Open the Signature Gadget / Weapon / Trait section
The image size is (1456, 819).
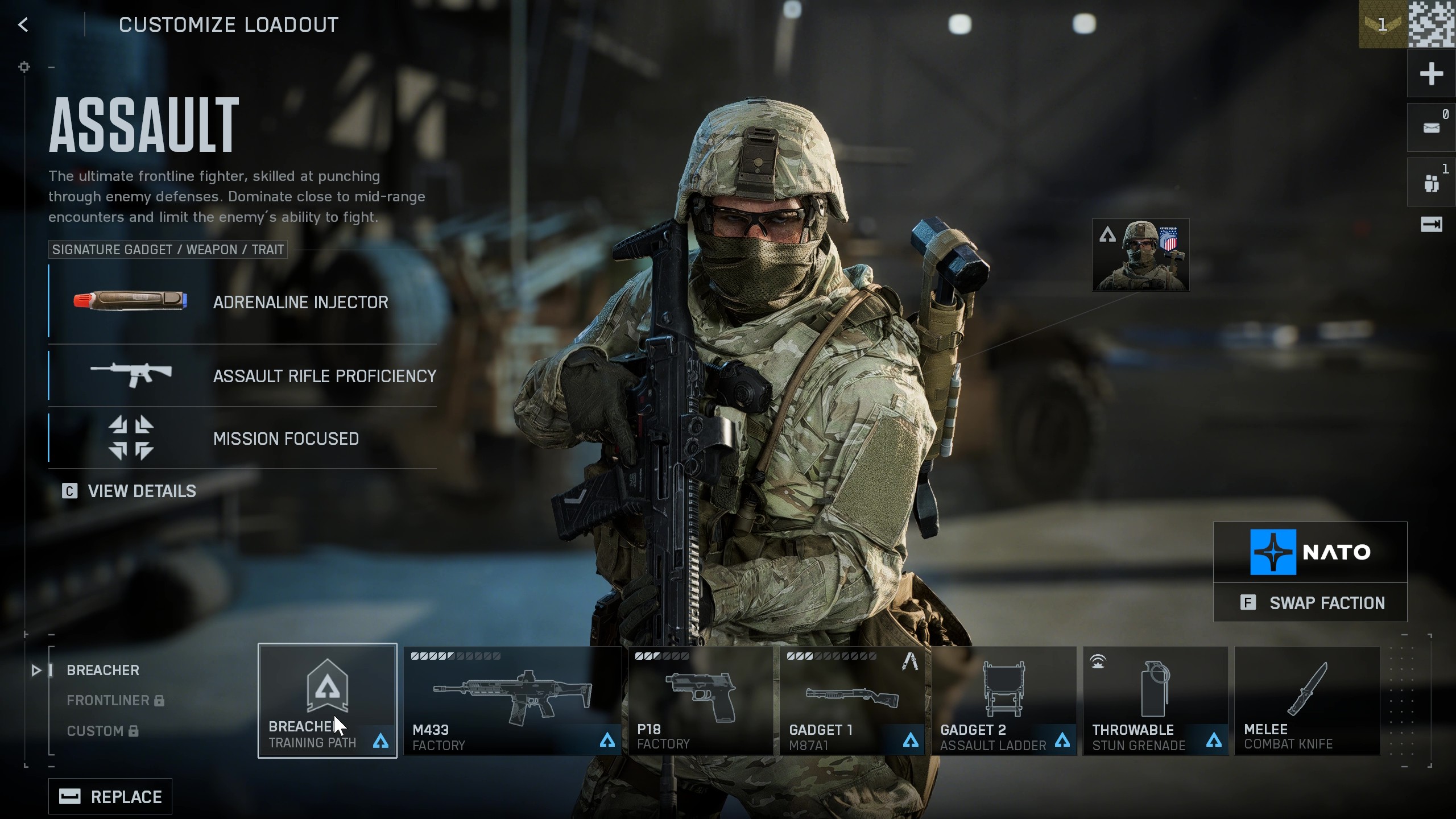pyautogui.click(x=167, y=249)
